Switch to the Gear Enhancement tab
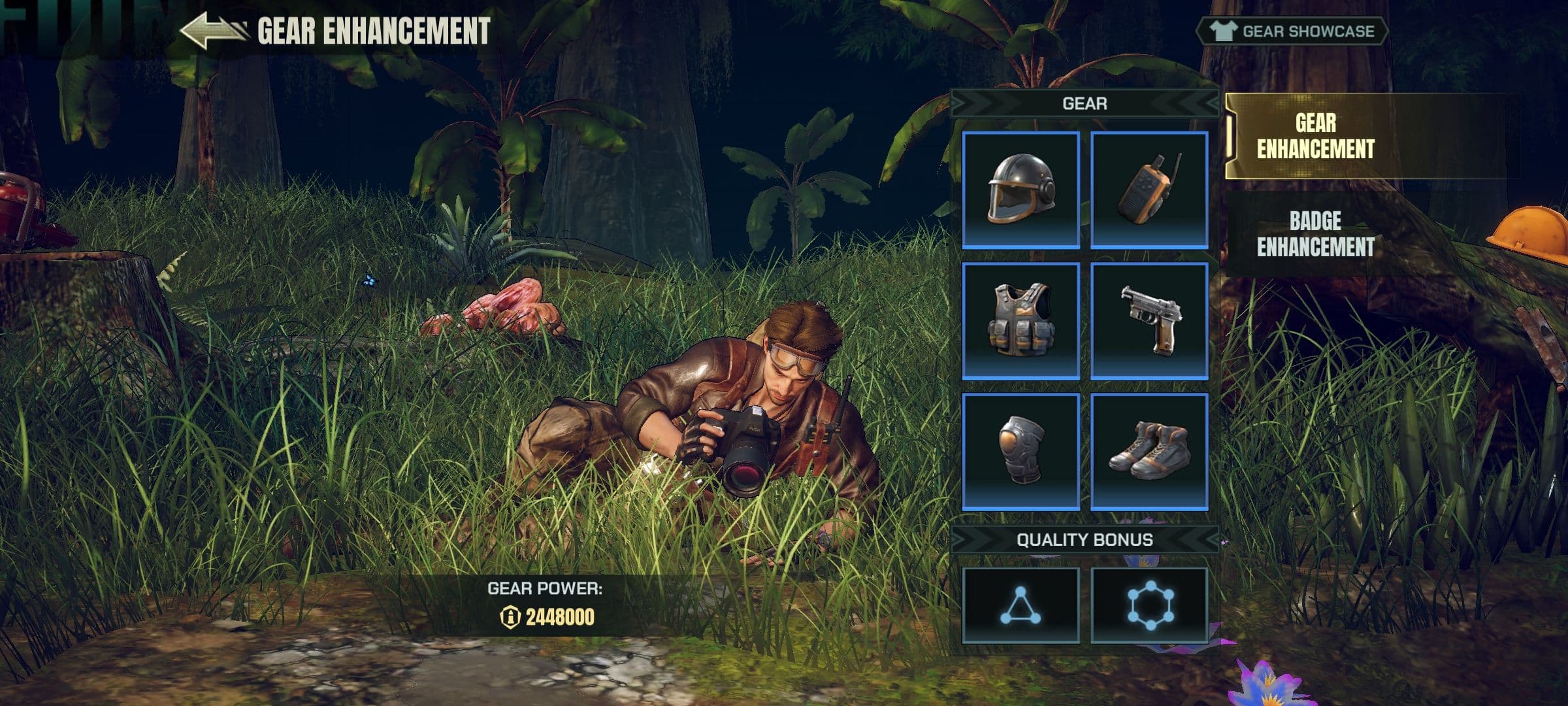 pyautogui.click(x=1315, y=136)
